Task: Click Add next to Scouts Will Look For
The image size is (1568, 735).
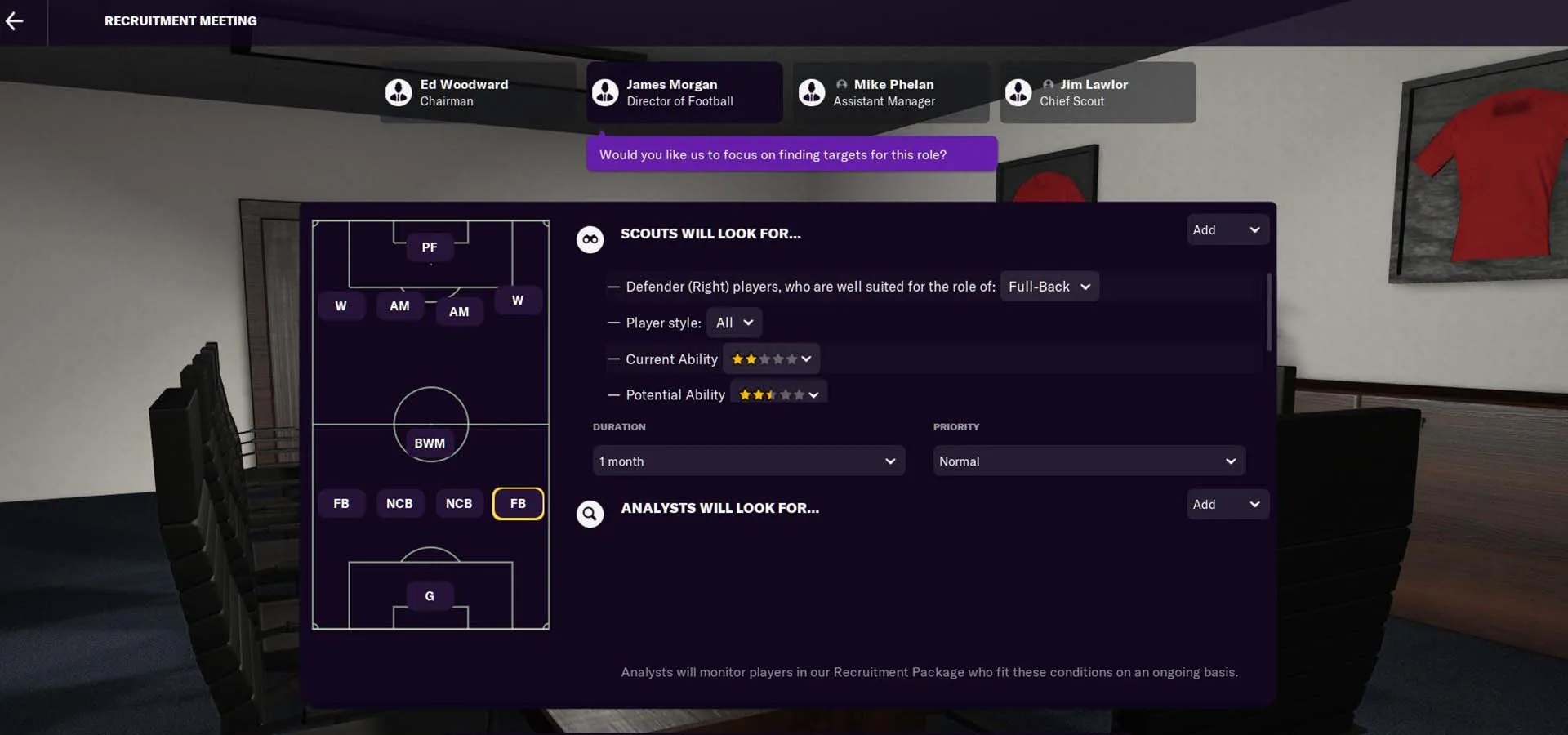Action: (x=1227, y=229)
